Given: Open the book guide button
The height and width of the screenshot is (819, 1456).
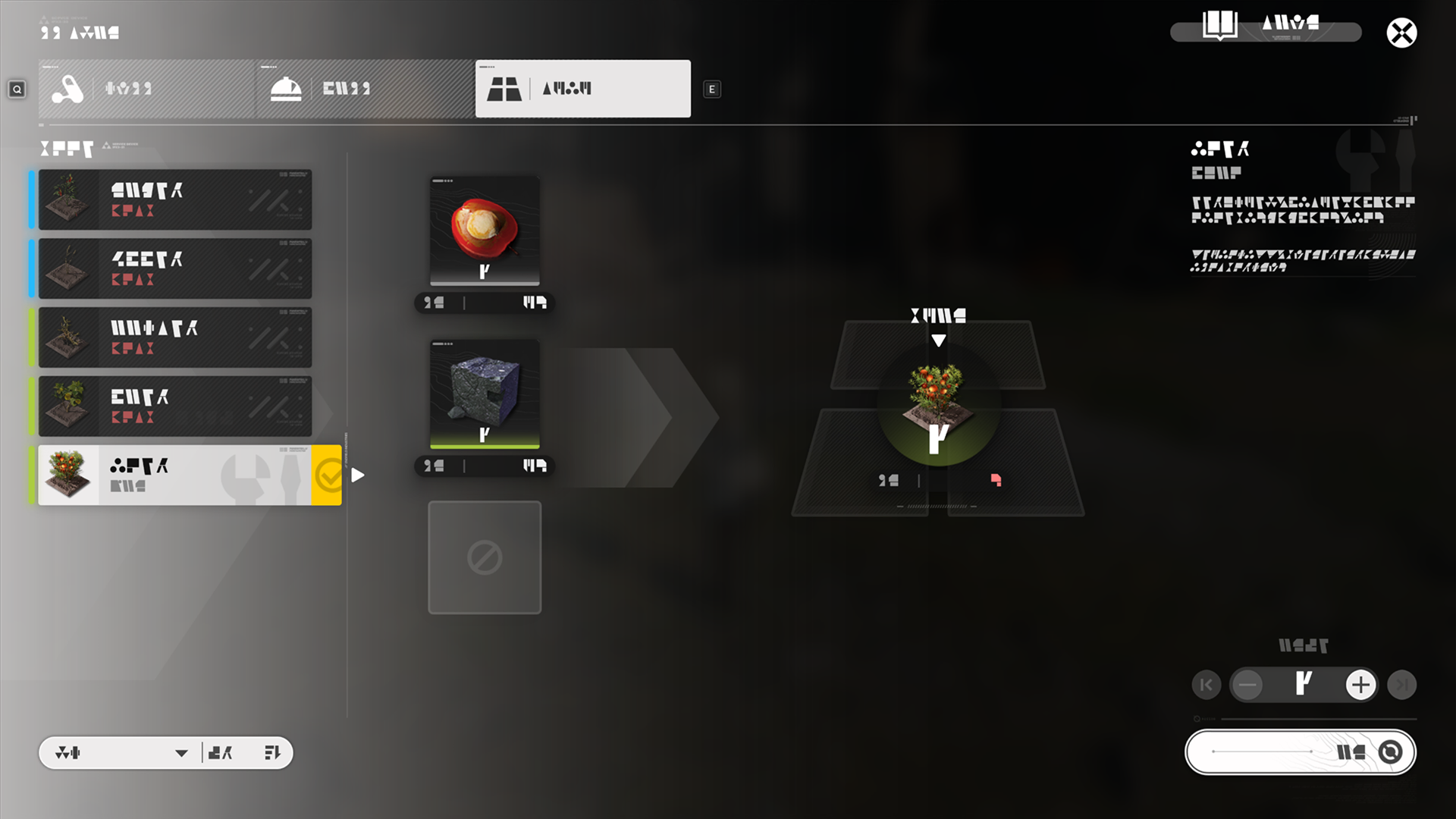Looking at the screenshot, I should click(1219, 26).
